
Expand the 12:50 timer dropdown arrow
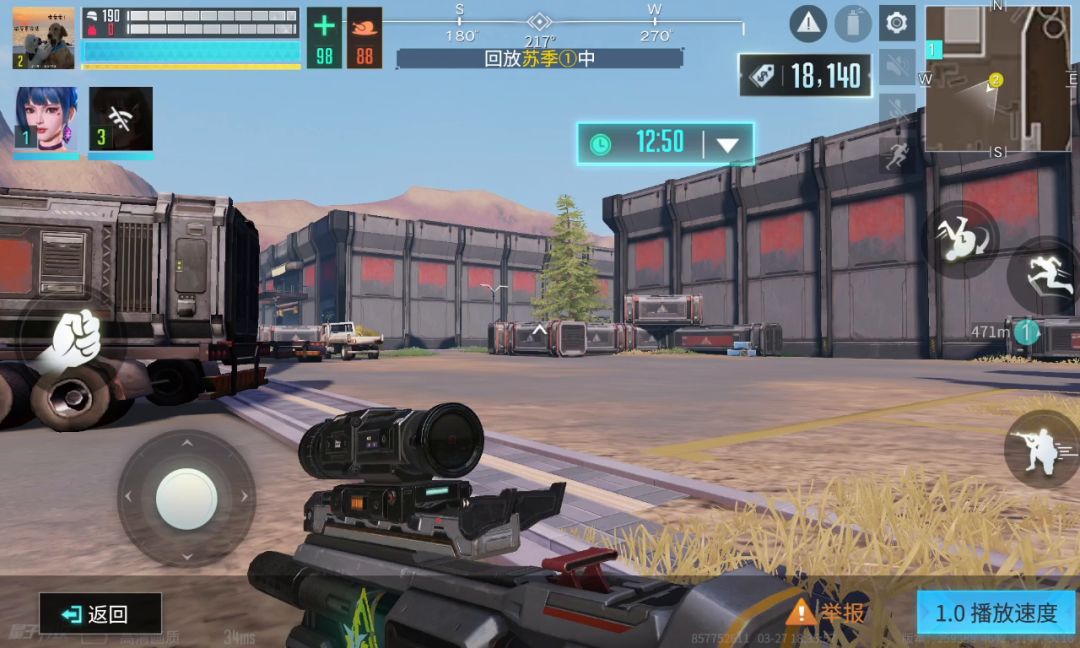728,144
